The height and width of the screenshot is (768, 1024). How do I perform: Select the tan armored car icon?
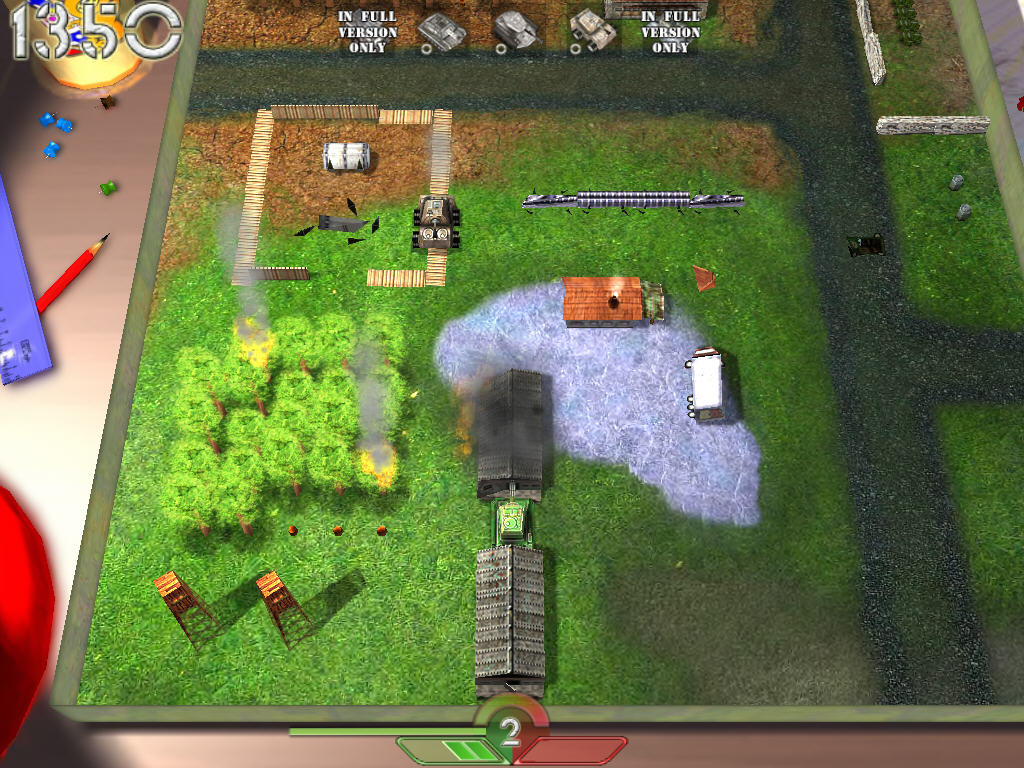point(595,30)
